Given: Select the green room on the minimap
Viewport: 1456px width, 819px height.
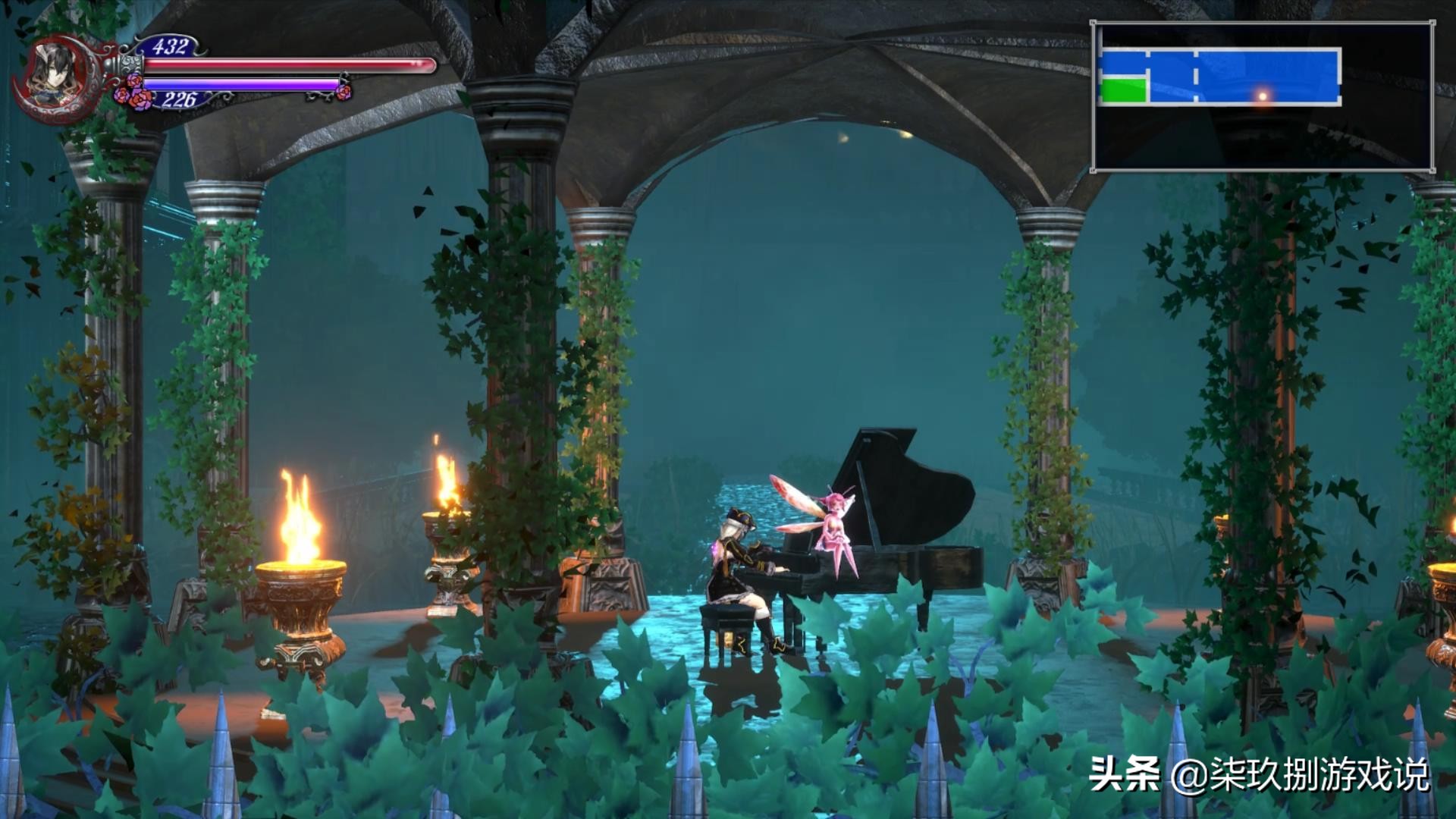Looking at the screenshot, I should point(1123,89).
